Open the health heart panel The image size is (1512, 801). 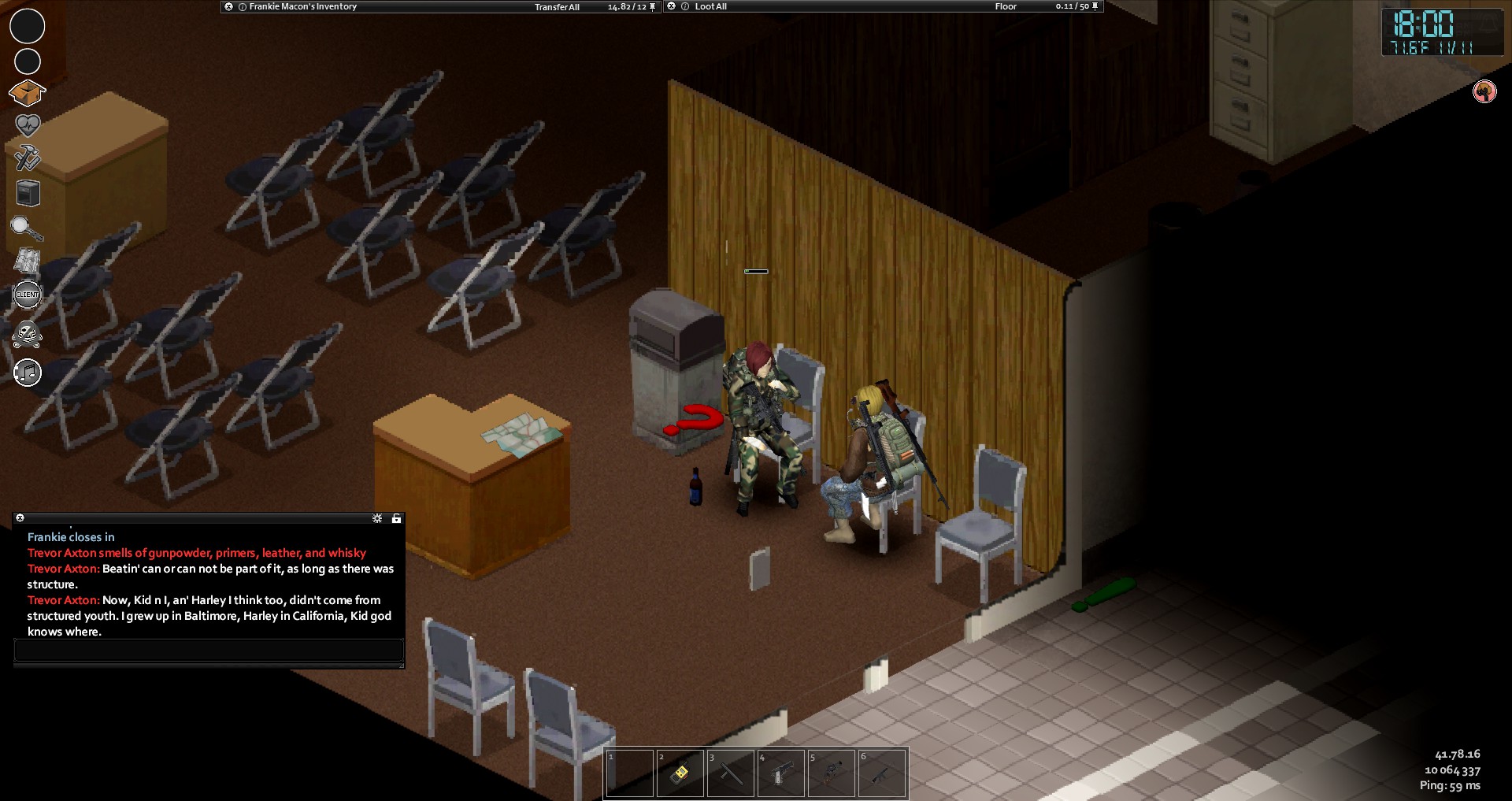(x=28, y=125)
